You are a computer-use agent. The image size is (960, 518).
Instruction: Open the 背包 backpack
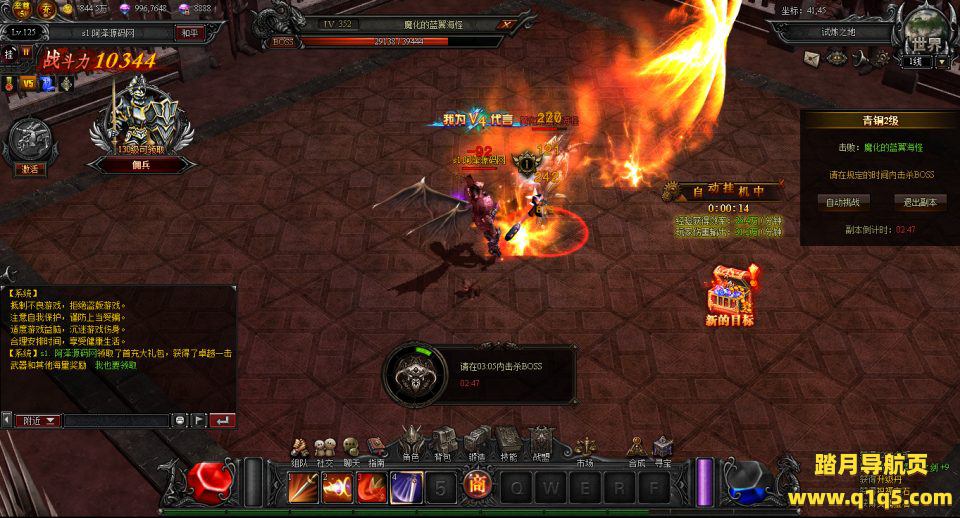[x=442, y=443]
